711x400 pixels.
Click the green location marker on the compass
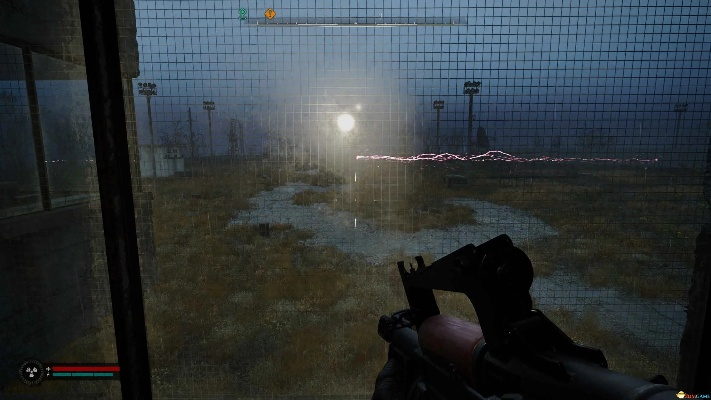point(243,14)
